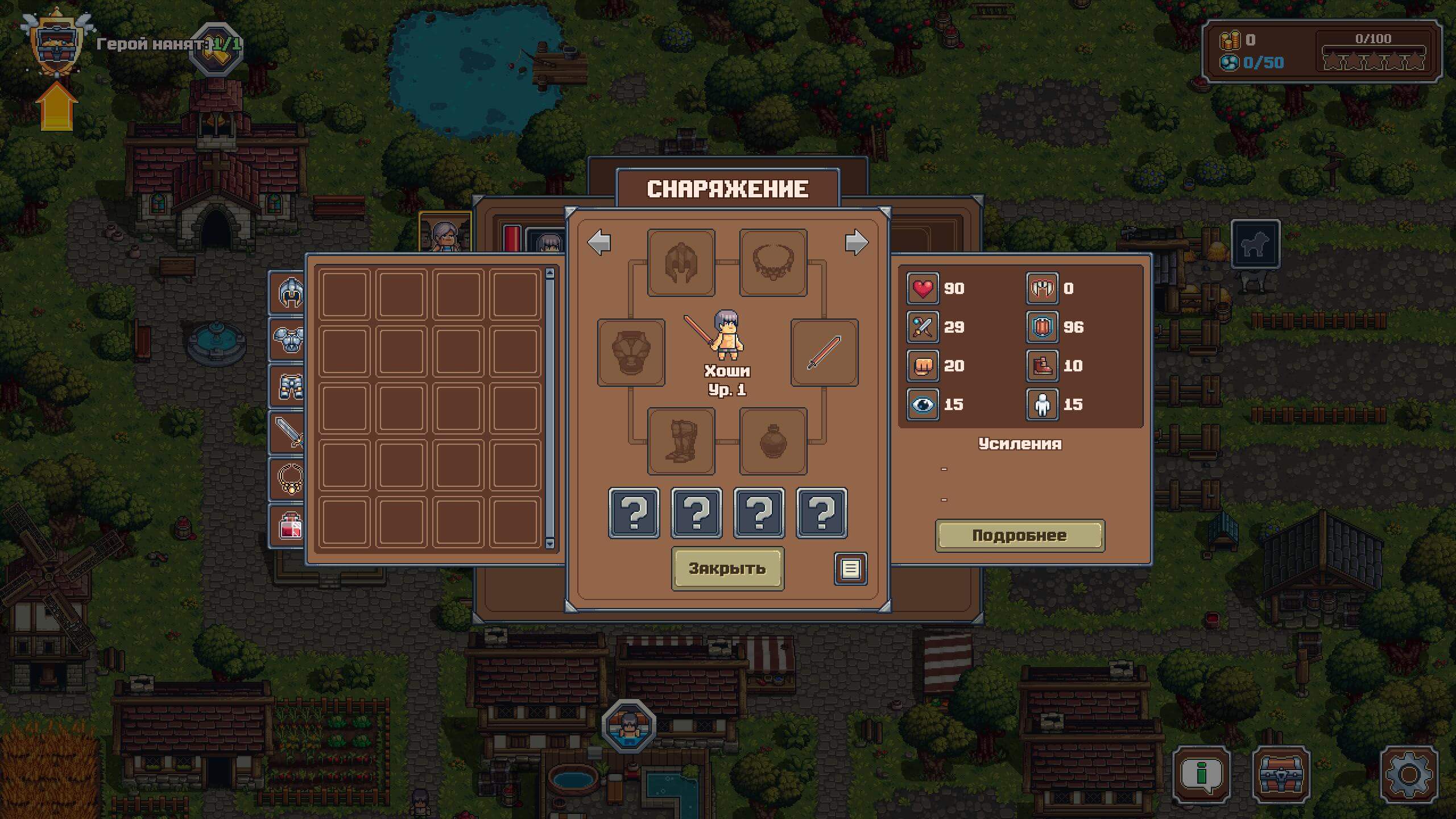Open the green info speech bubble
The height and width of the screenshot is (819, 1456).
pos(1201,775)
